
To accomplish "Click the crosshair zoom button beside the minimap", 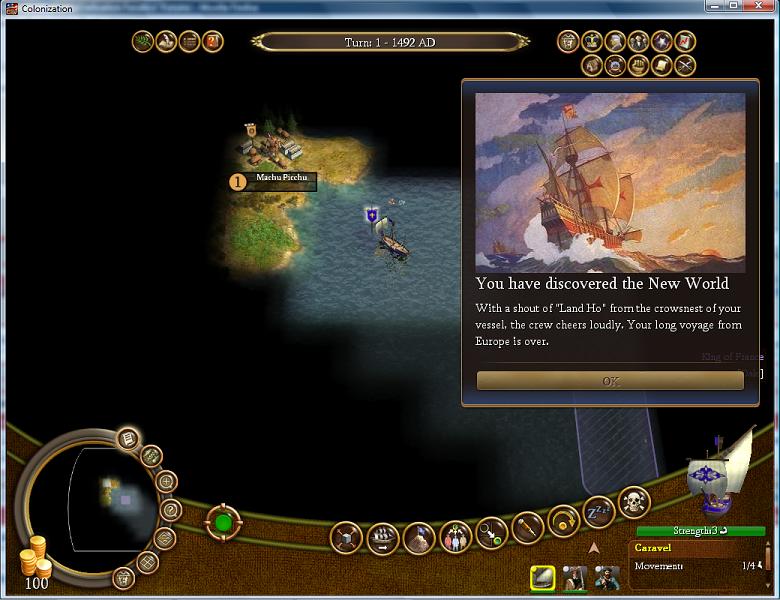I will (x=167, y=482).
